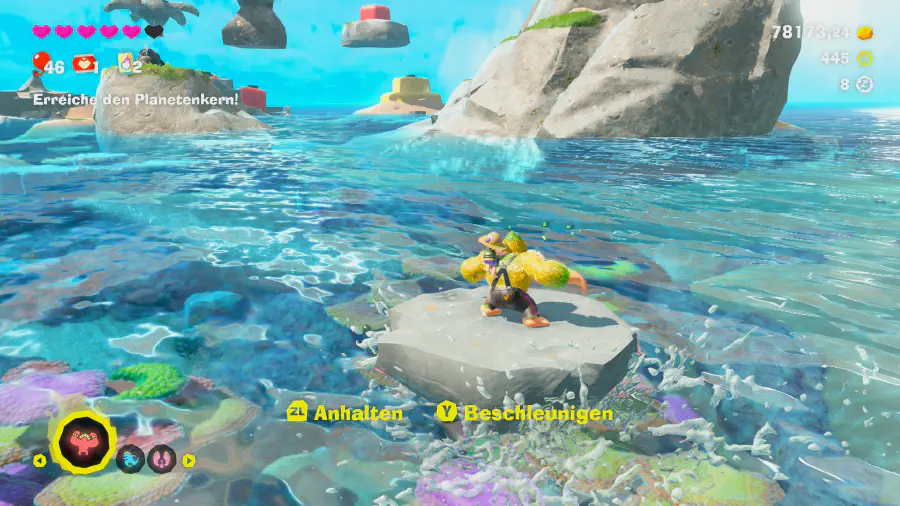Screen dimensions: 900x506
Task: Open the objective 'Erreiche den Planetenkern!'
Action: coord(136,100)
